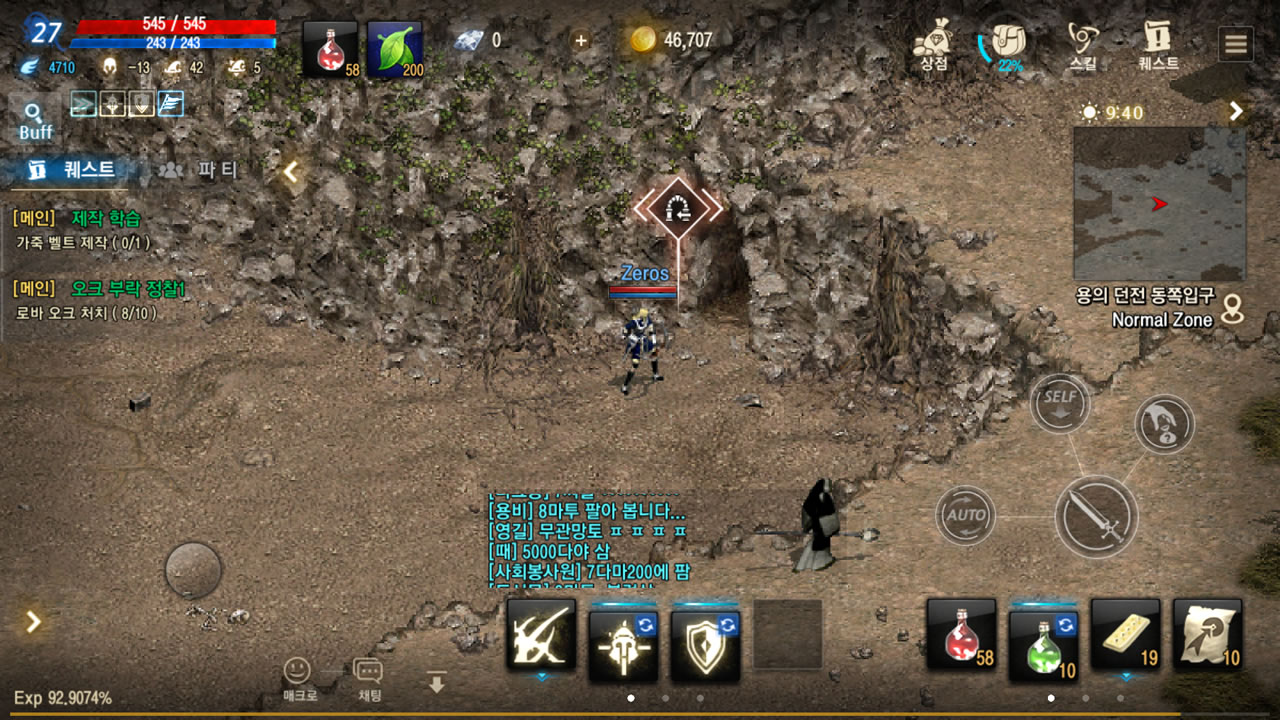The image size is (1280, 720).
Task: Toggle the AUTO combat button
Action: pos(965,515)
